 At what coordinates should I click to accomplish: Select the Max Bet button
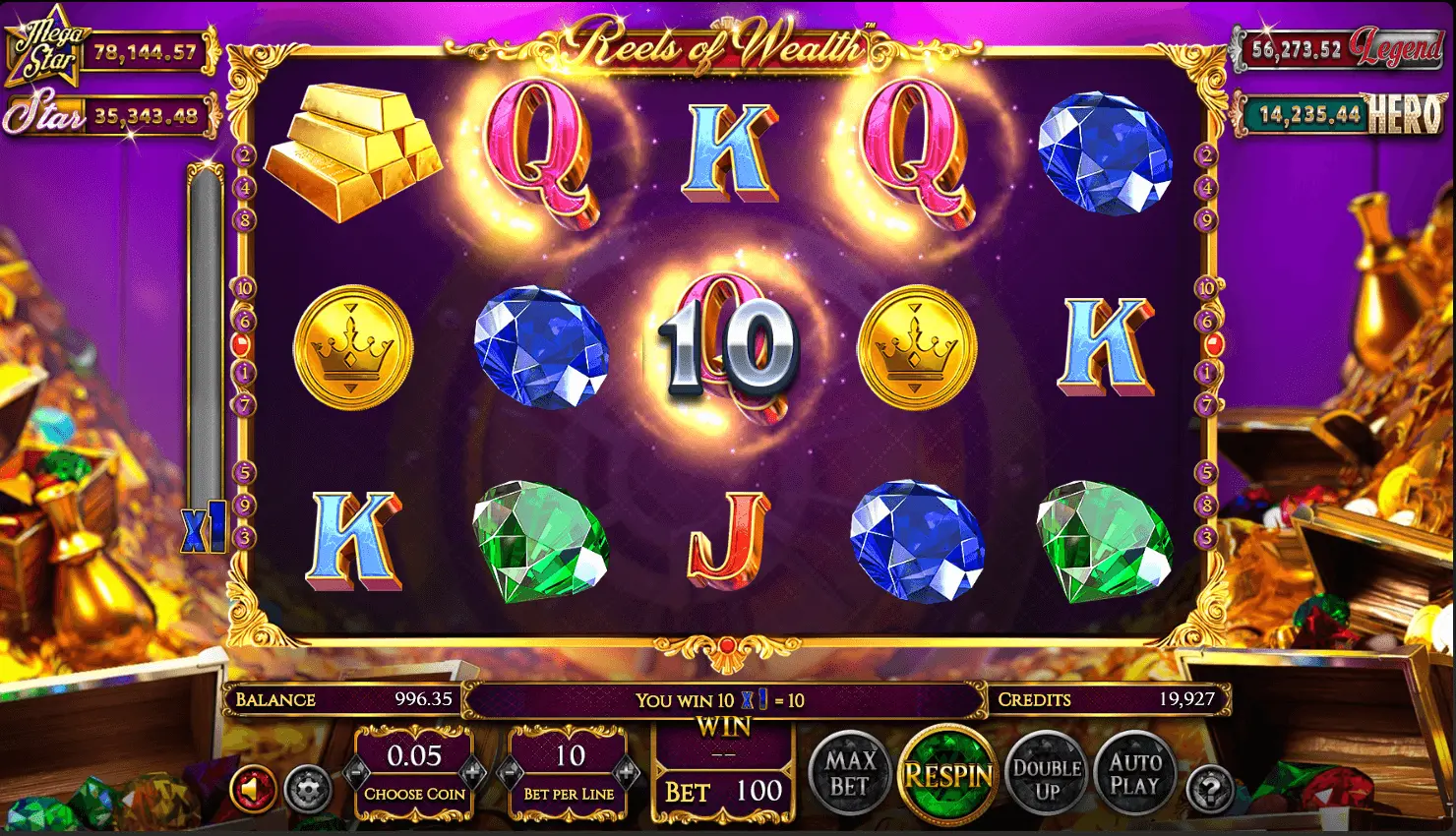click(850, 775)
